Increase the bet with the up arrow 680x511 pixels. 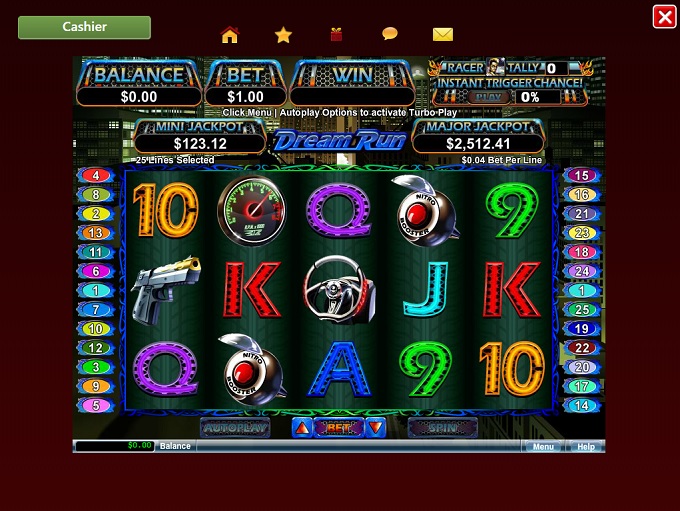(x=302, y=428)
